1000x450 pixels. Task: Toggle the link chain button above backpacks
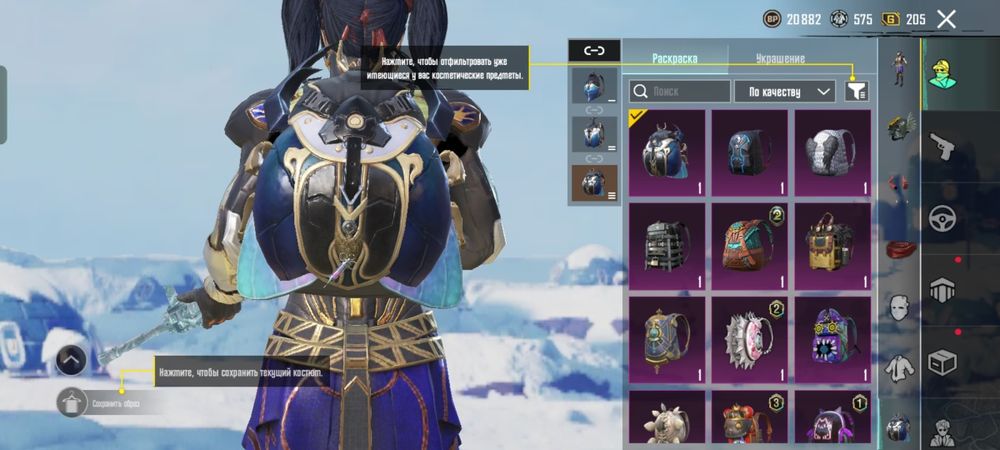coord(594,49)
